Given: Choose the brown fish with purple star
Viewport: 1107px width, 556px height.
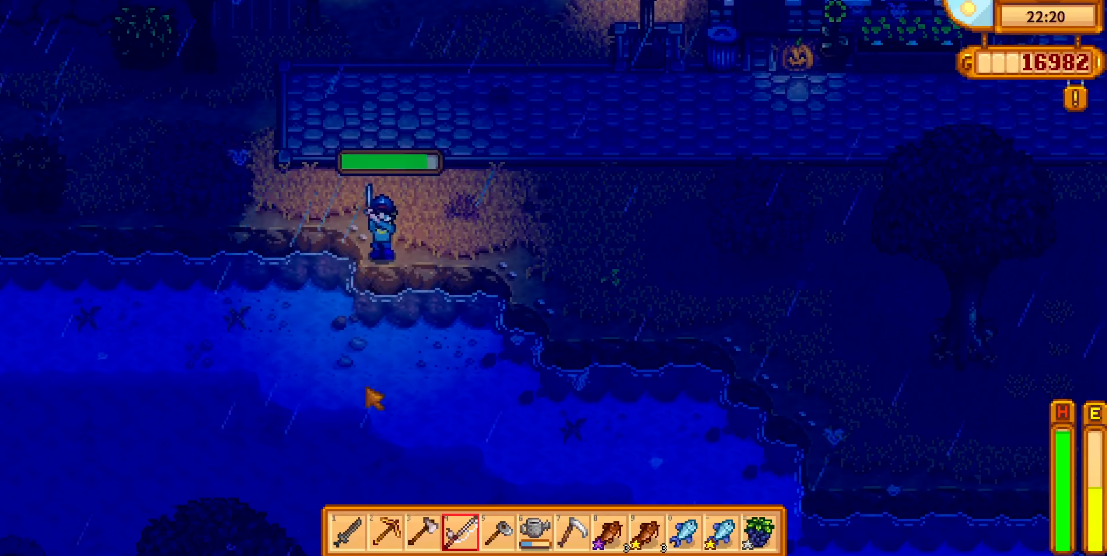Looking at the screenshot, I should (610, 529).
